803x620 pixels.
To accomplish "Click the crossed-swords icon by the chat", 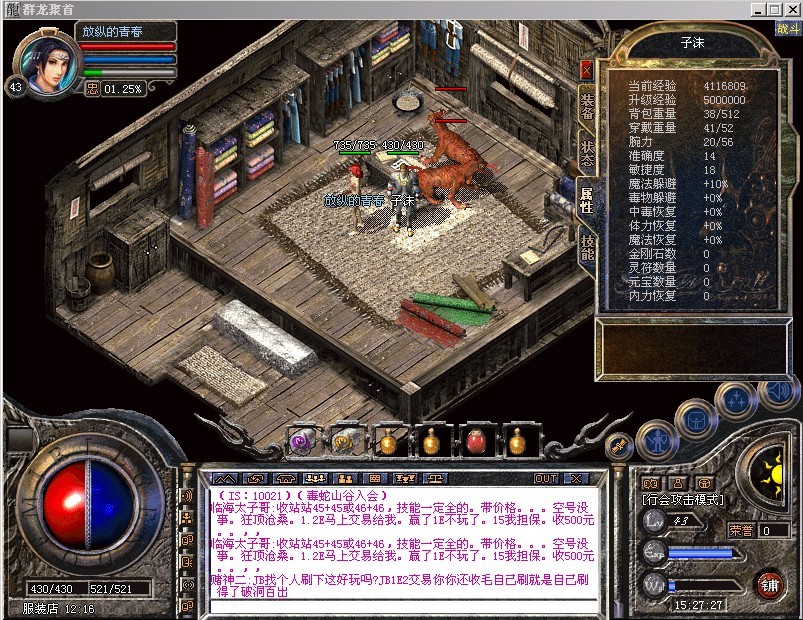I will click(617, 443).
